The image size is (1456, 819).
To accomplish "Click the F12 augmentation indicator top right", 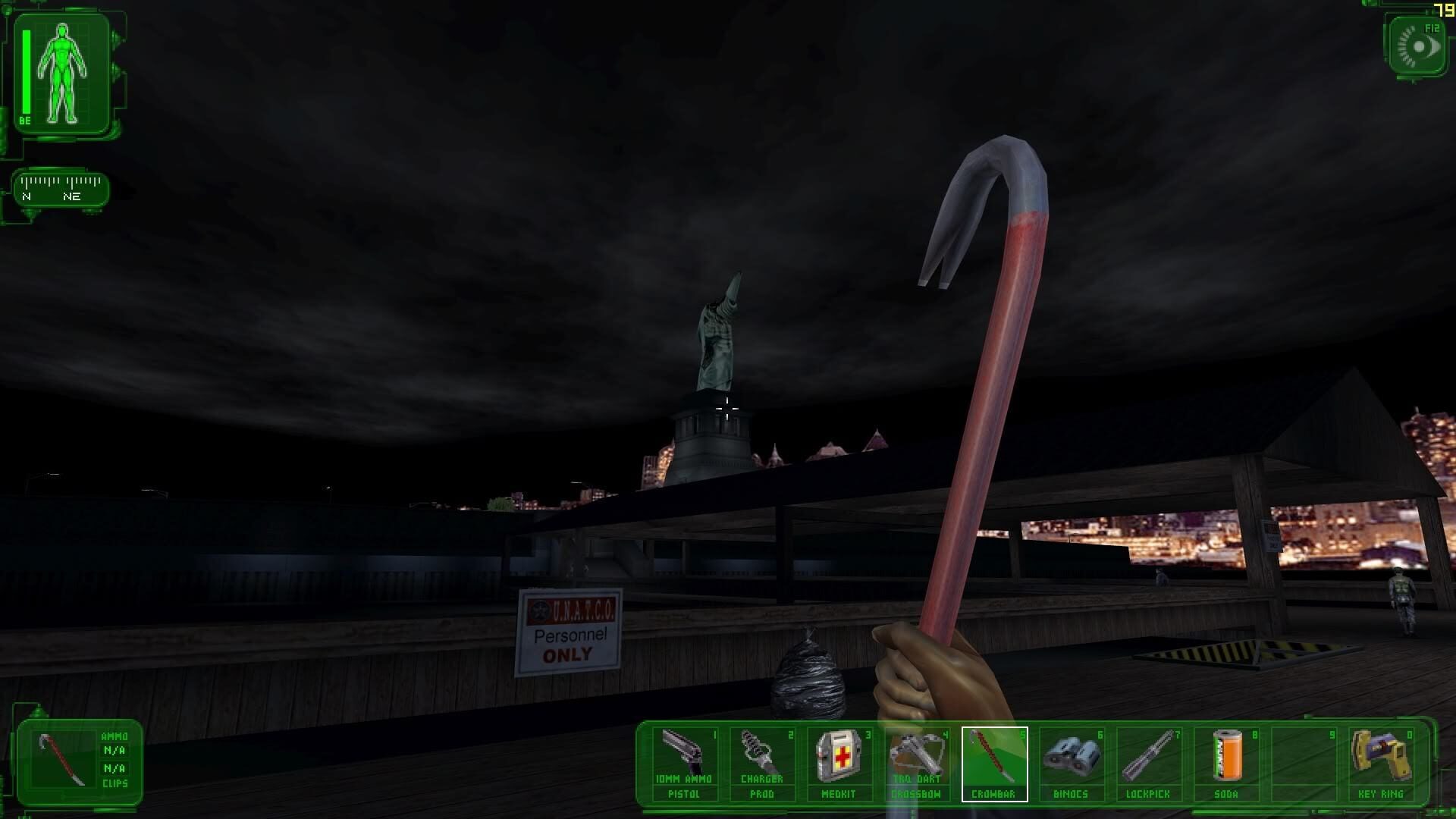I will pyautogui.click(x=1417, y=47).
